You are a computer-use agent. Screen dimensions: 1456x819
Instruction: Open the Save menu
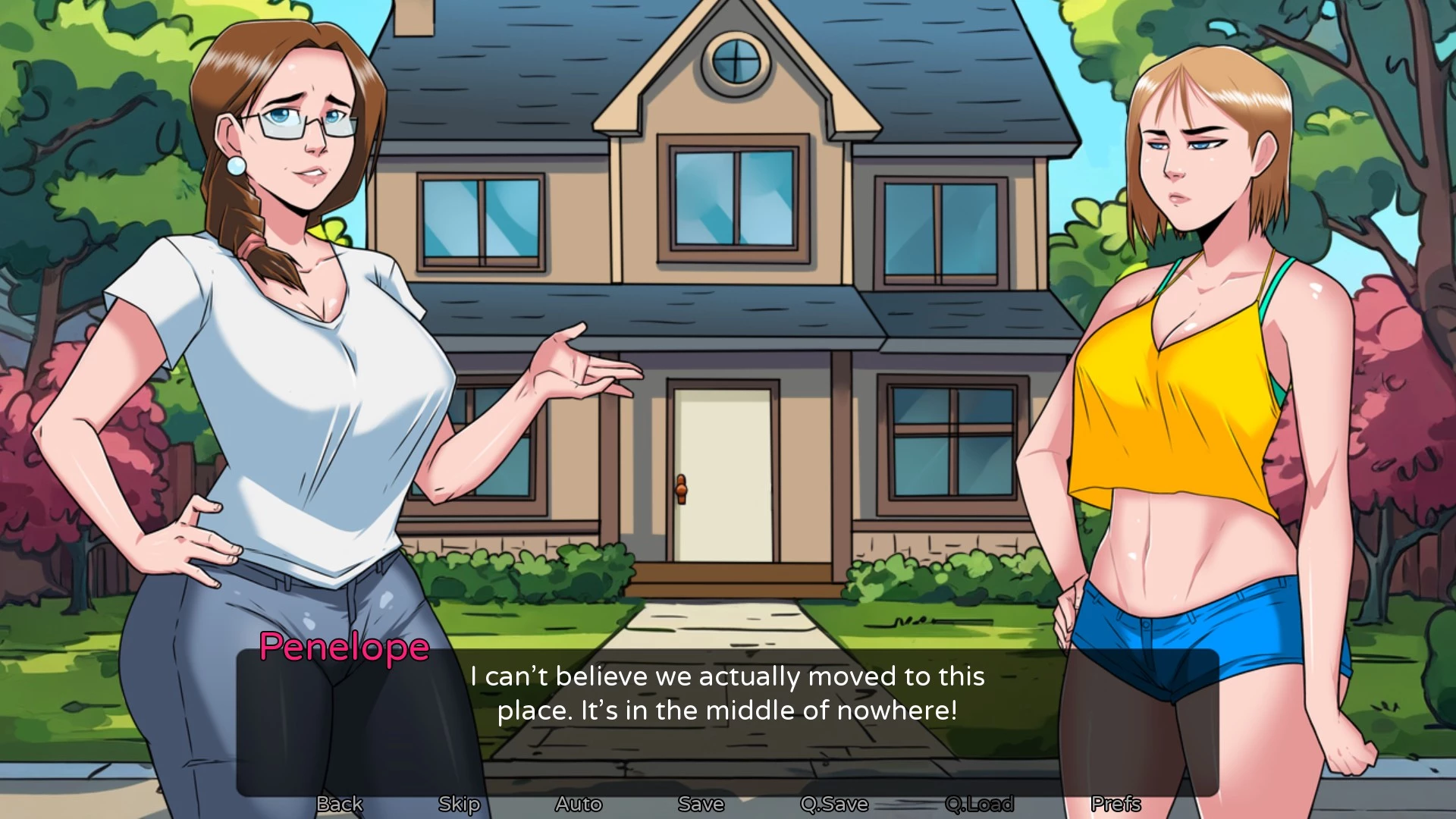pos(701,804)
